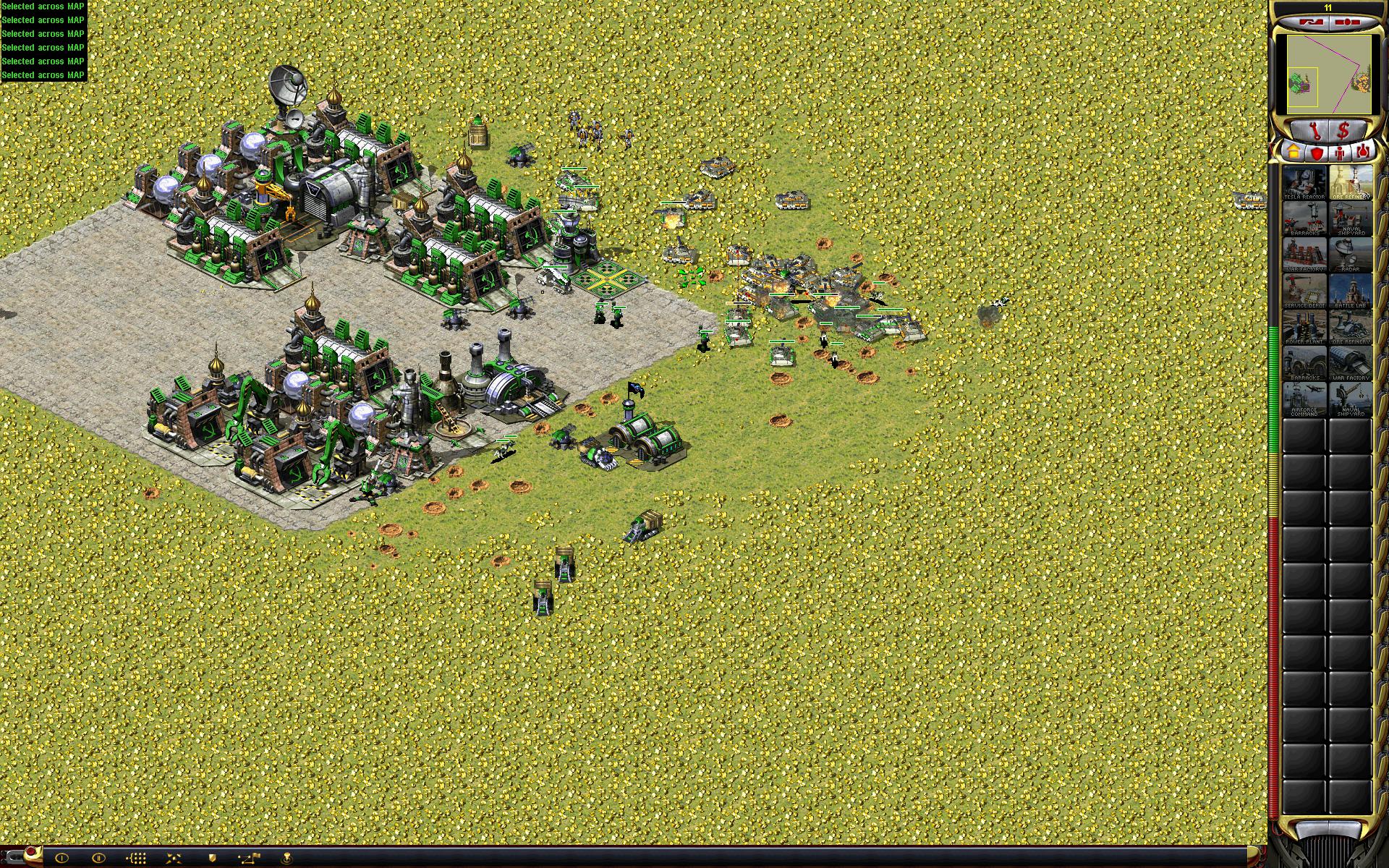Activate the deploy arrows command

click(x=174, y=858)
